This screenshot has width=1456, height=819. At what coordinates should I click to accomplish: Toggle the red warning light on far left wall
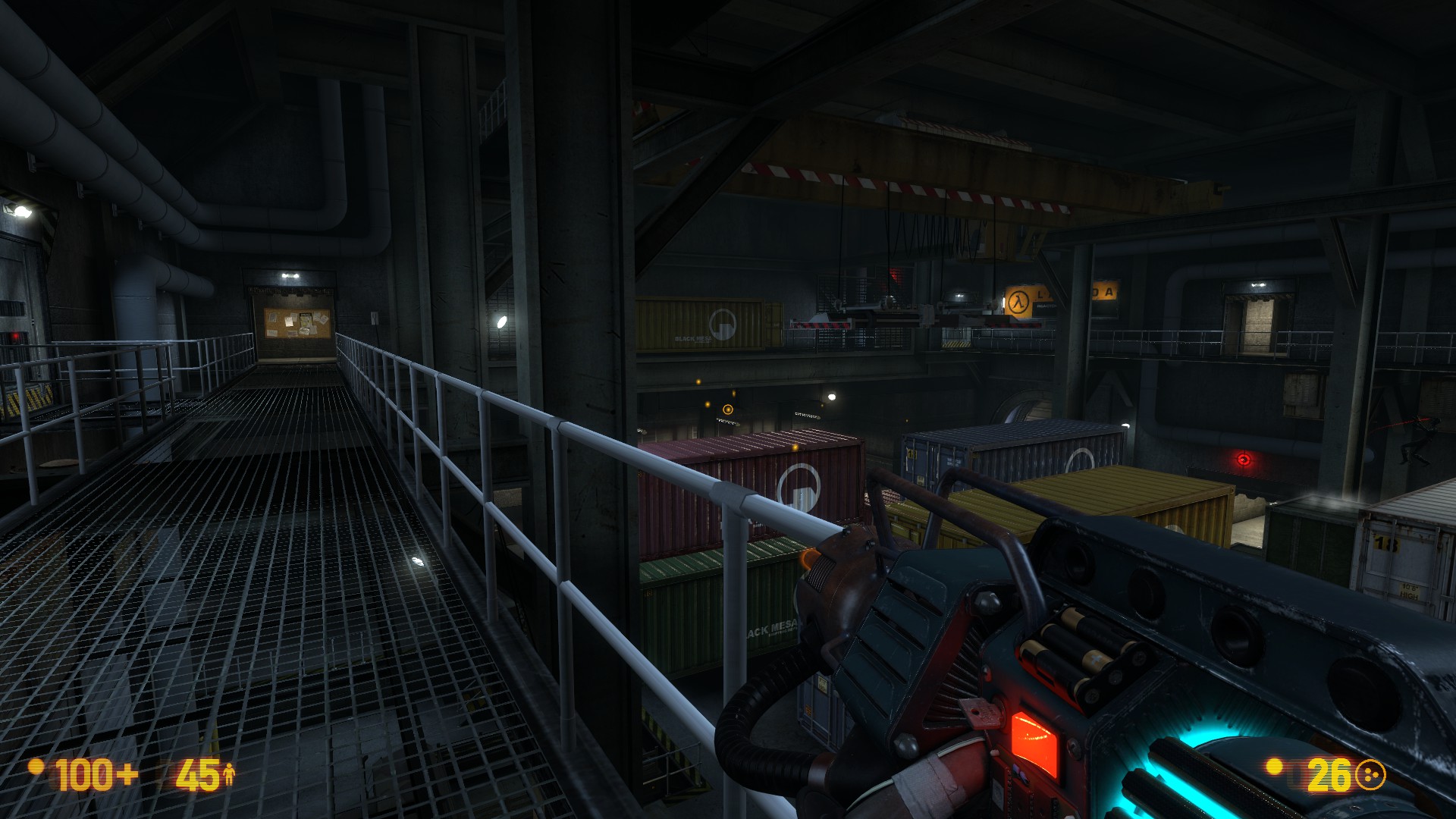pyautogui.click(x=15, y=335)
